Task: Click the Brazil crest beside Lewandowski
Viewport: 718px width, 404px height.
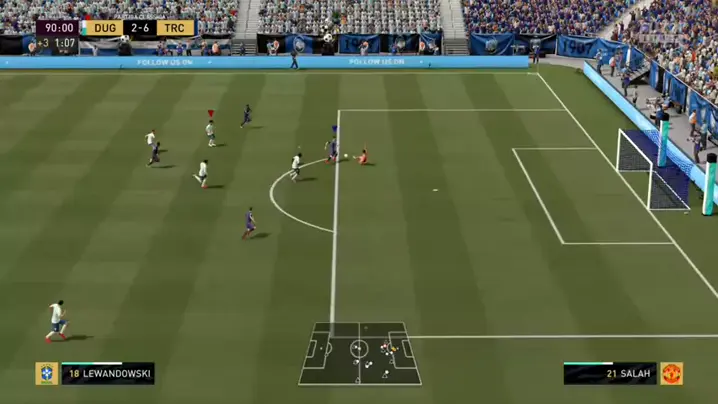Action: [46, 374]
